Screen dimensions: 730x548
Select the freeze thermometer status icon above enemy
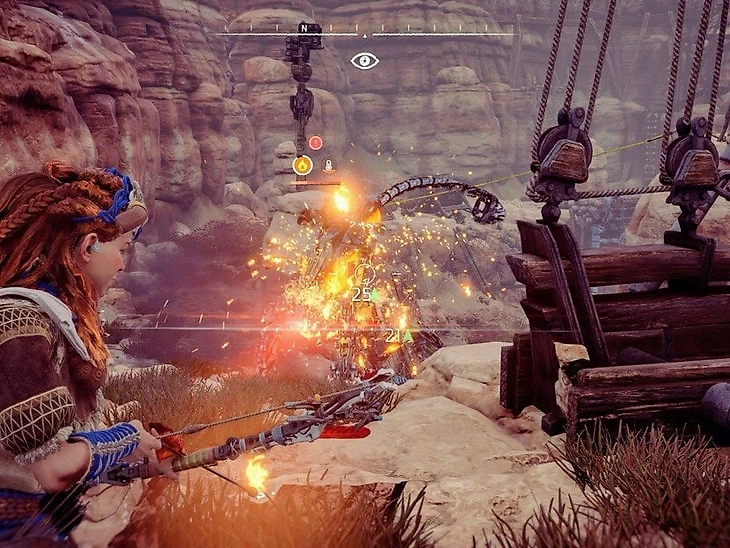tap(327, 165)
